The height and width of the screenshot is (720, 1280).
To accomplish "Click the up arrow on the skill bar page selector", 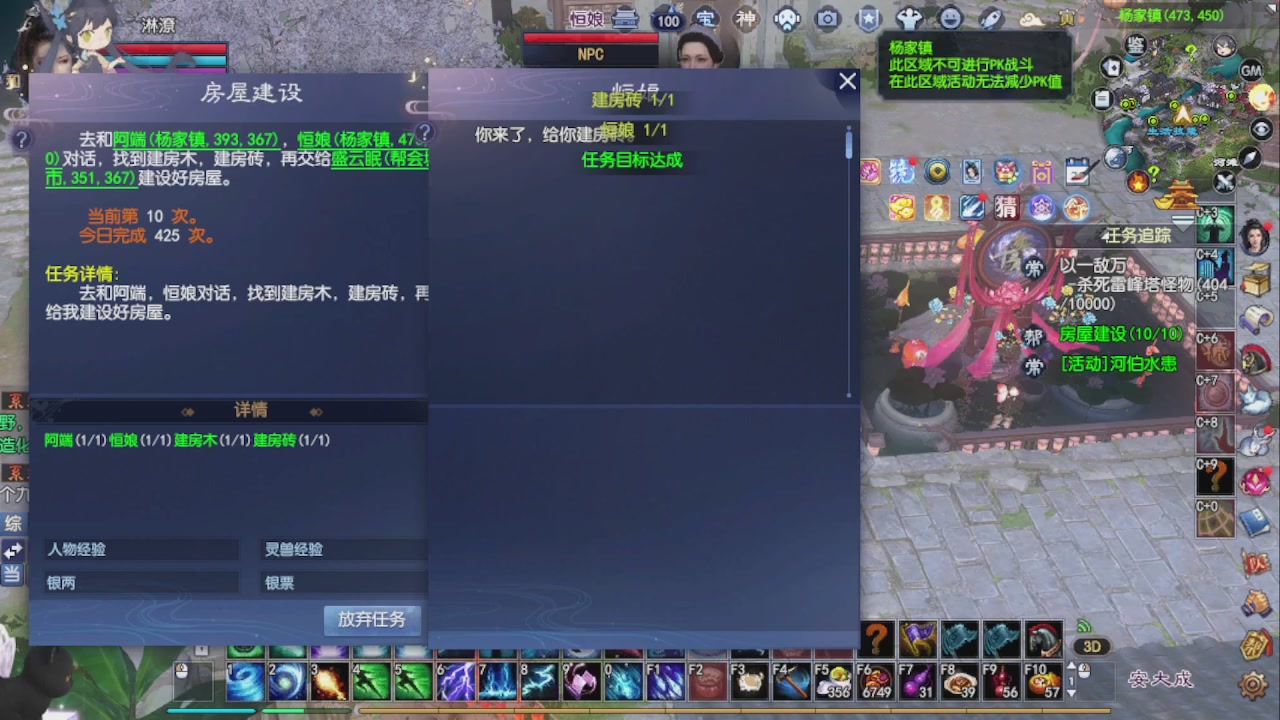I will click(x=1072, y=666).
